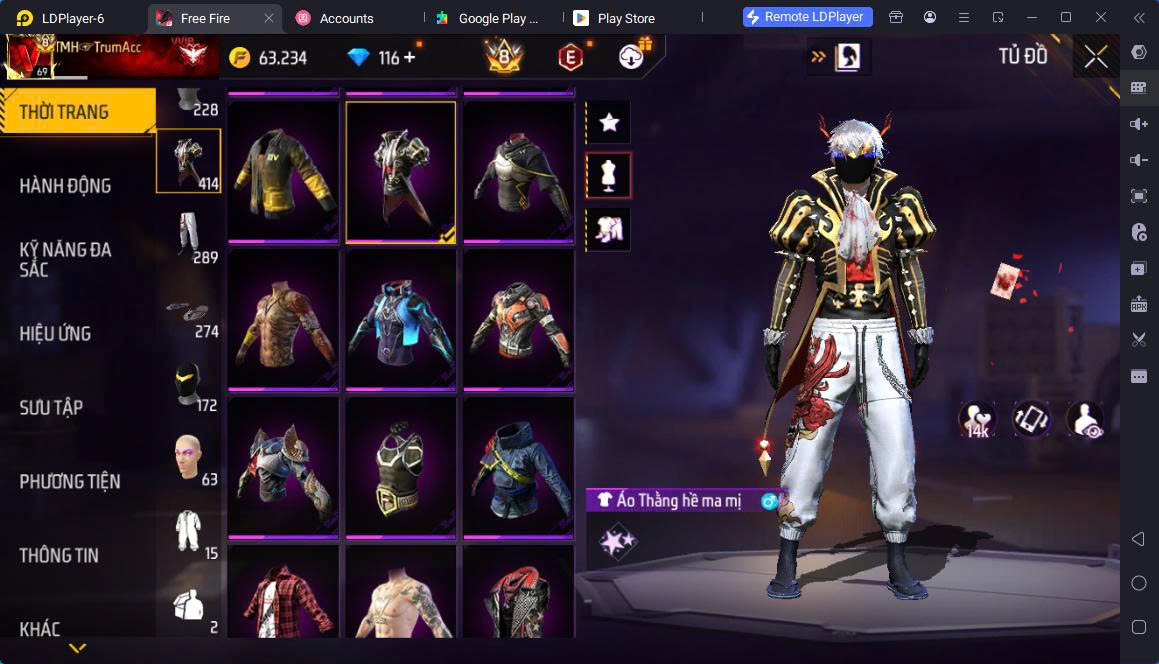Go to the Sưu Tập tab
The width and height of the screenshot is (1159, 664).
pyautogui.click(x=51, y=407)
